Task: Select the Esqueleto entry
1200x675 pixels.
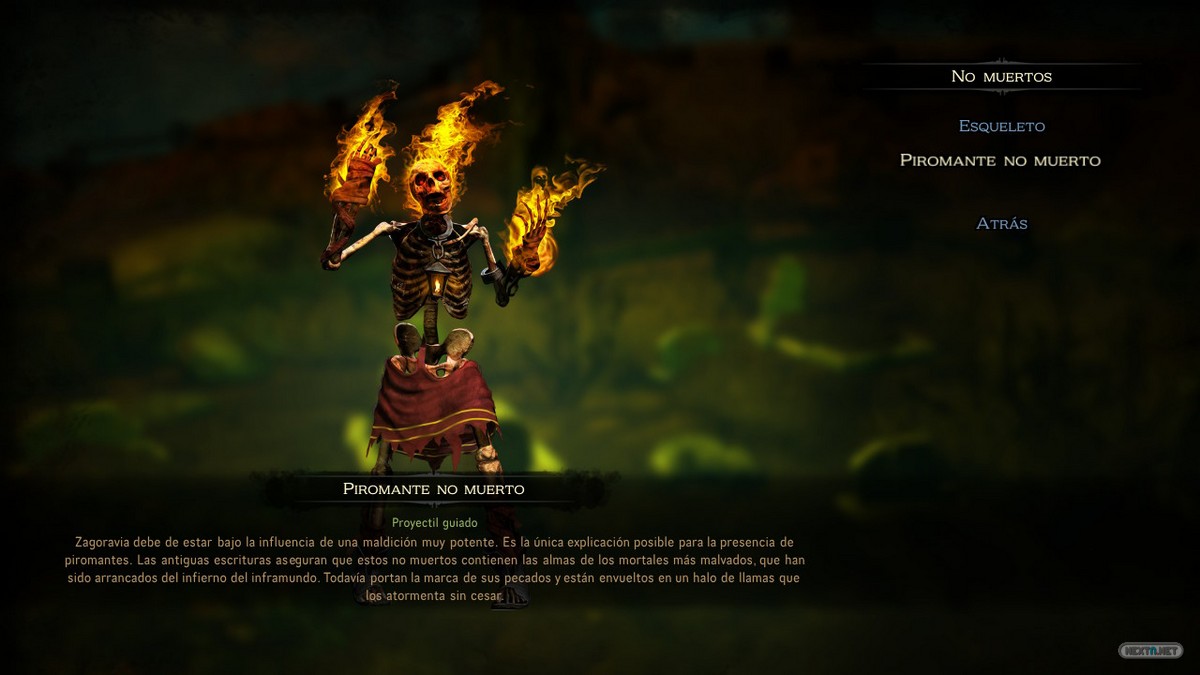Action: click(1001, 126)
